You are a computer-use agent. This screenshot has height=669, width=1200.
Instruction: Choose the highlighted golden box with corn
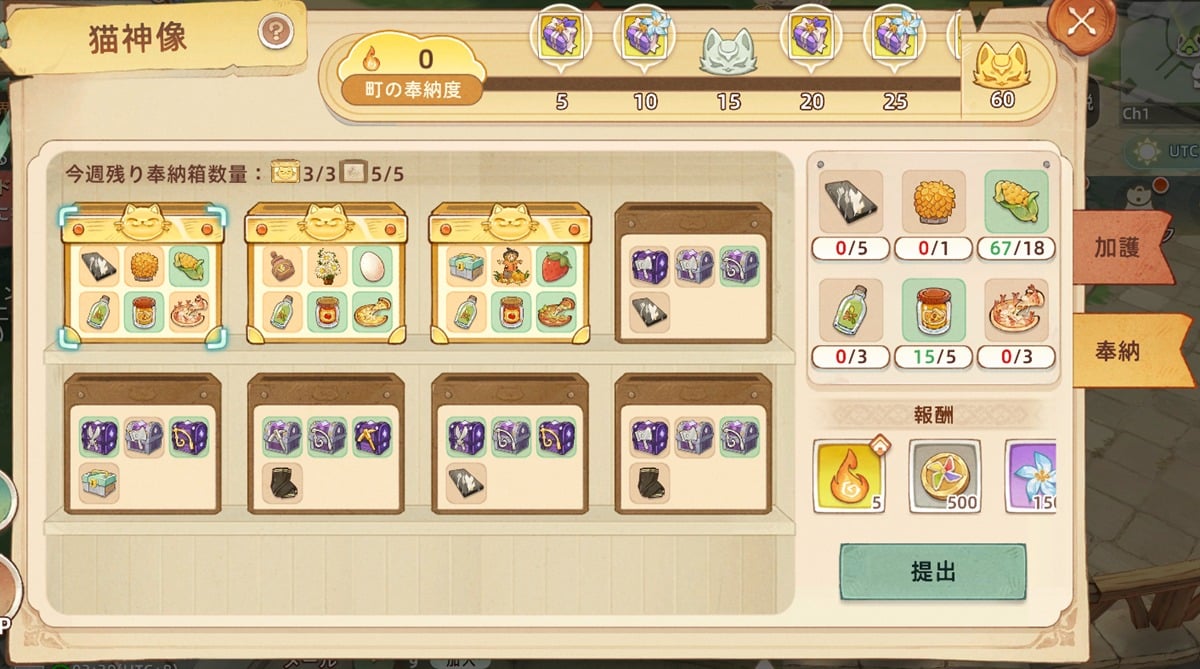tap(143, 273)
